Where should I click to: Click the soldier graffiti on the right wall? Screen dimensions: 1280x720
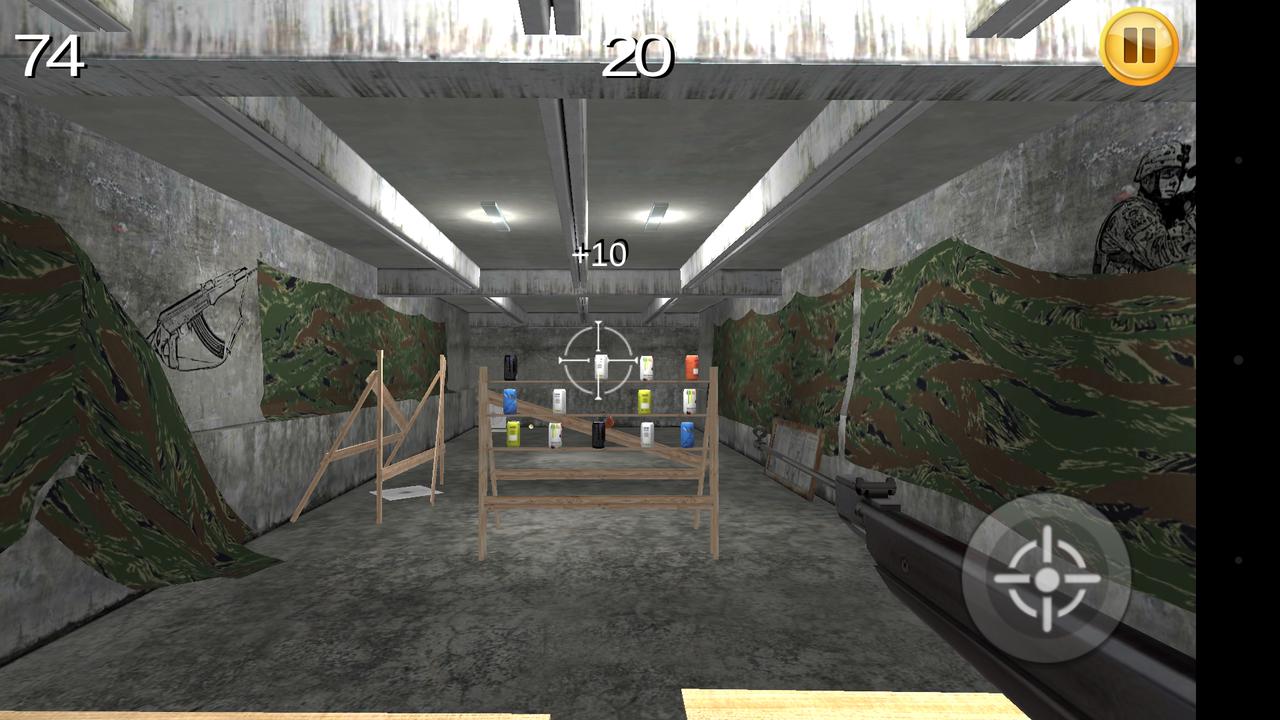point(1148,212)
